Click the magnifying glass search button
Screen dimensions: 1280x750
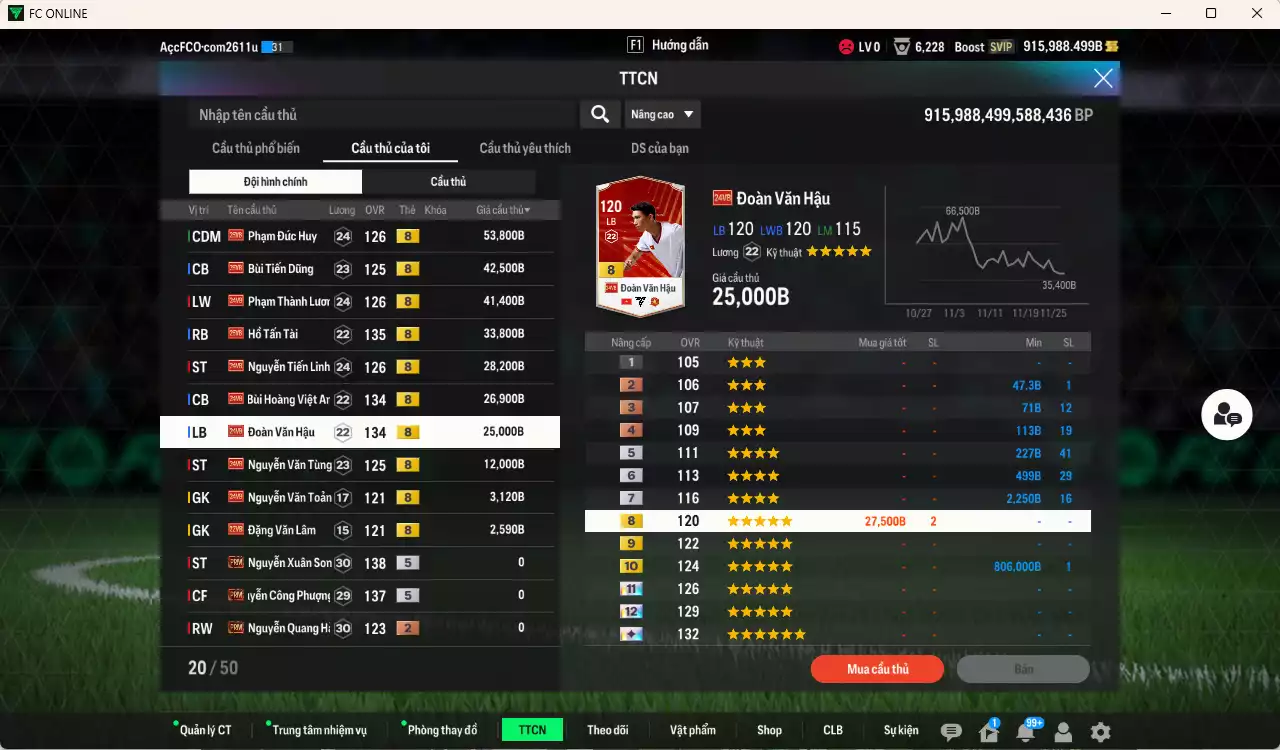click(x=600, y=114)
